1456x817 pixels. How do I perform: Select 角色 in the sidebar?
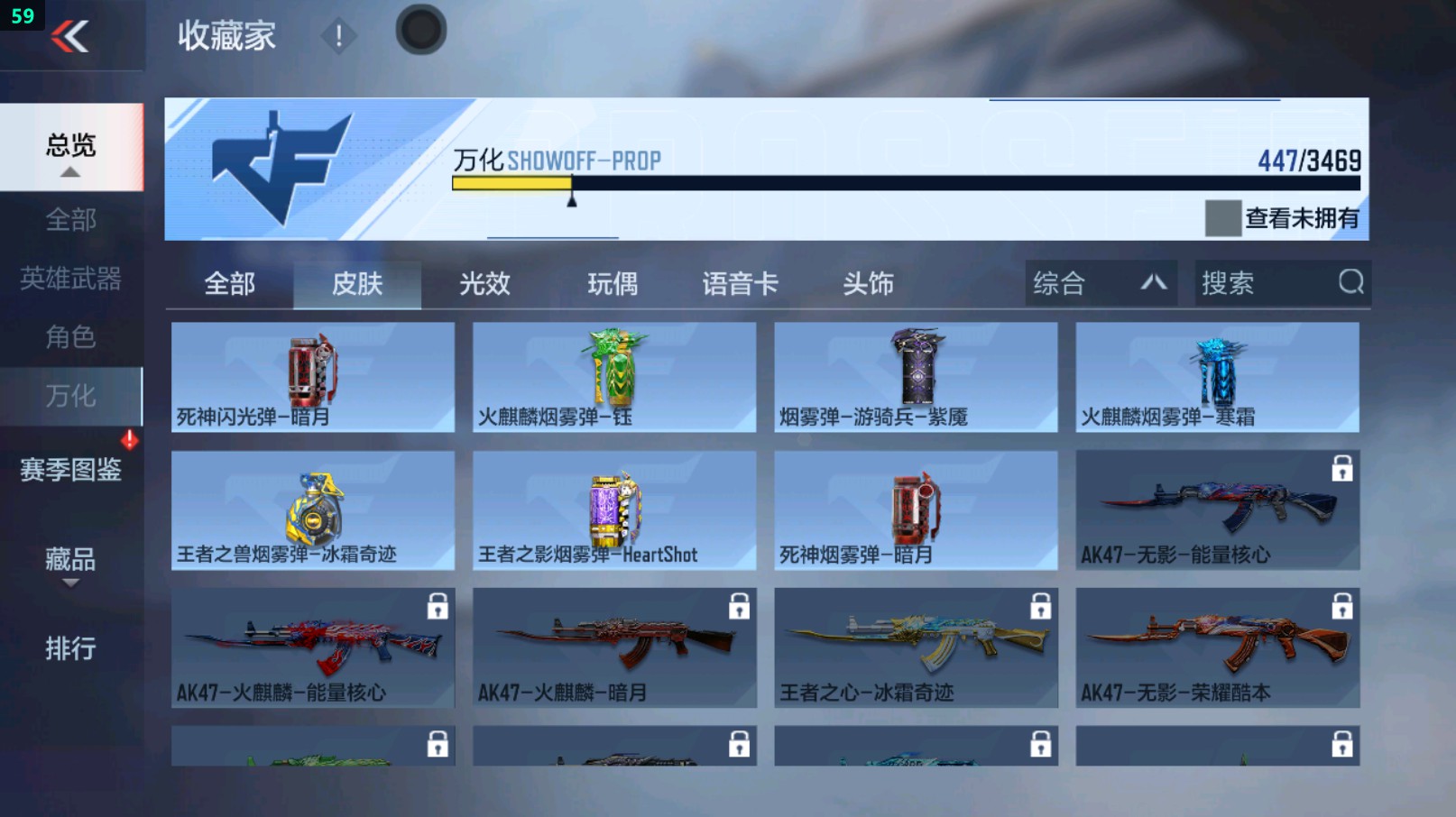tap(72, 337)
